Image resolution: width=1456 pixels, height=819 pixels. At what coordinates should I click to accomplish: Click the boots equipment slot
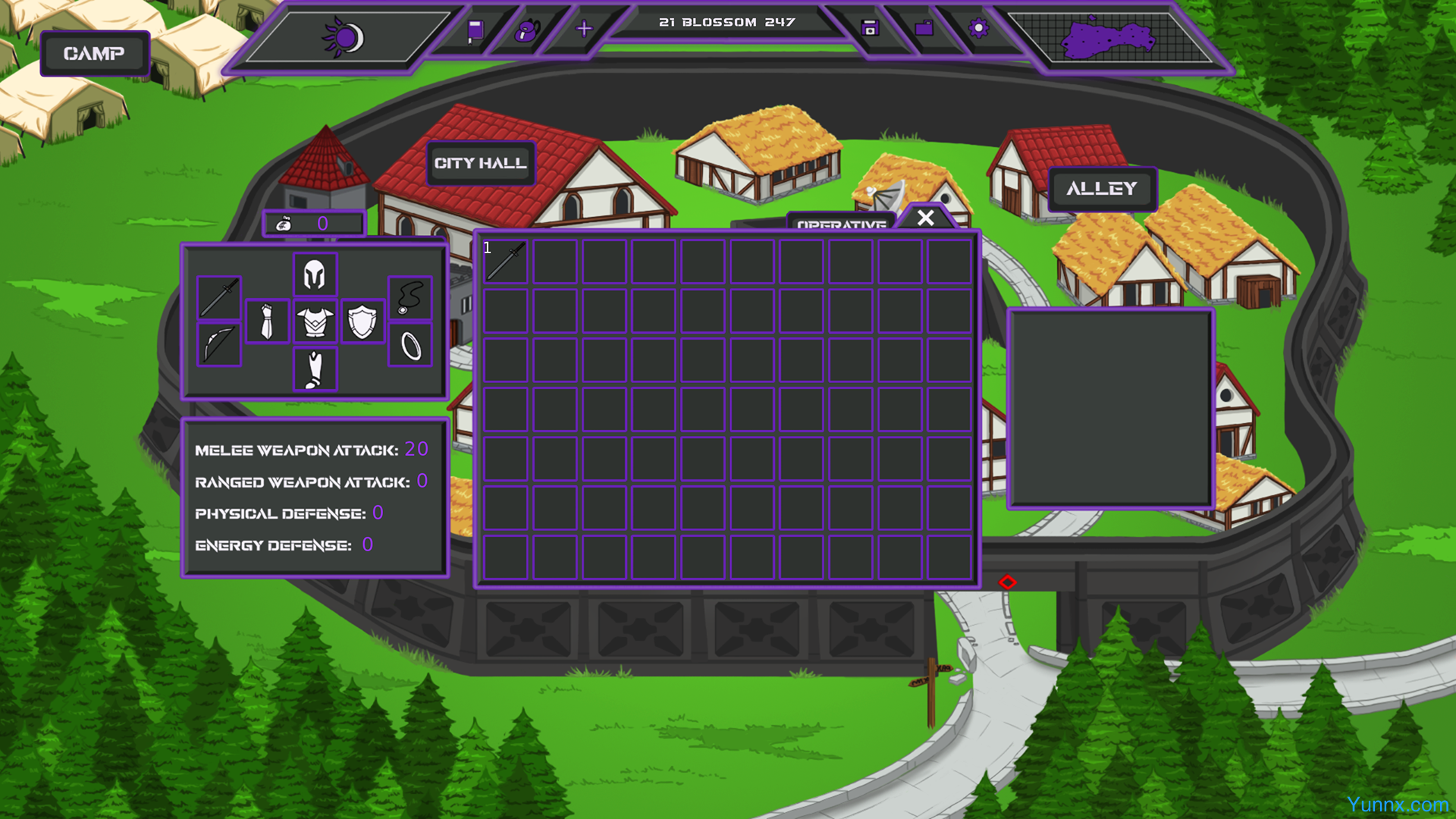(315, 370)
